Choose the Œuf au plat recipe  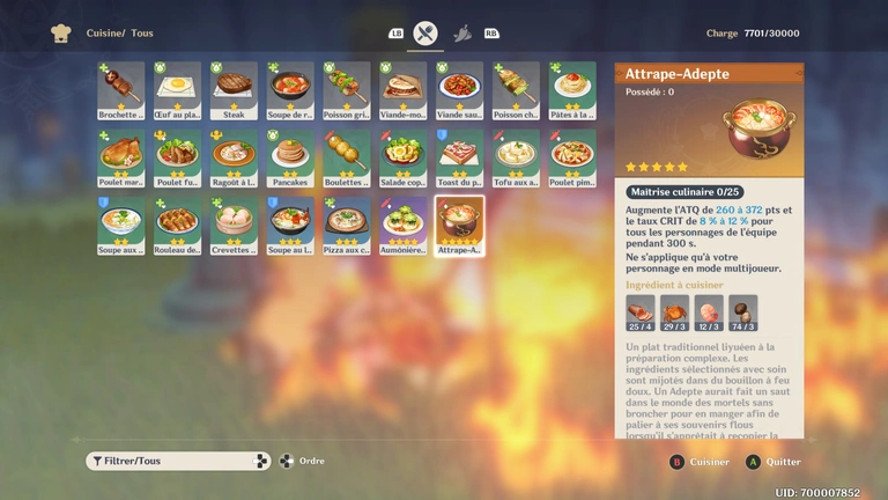coord(177,90)
